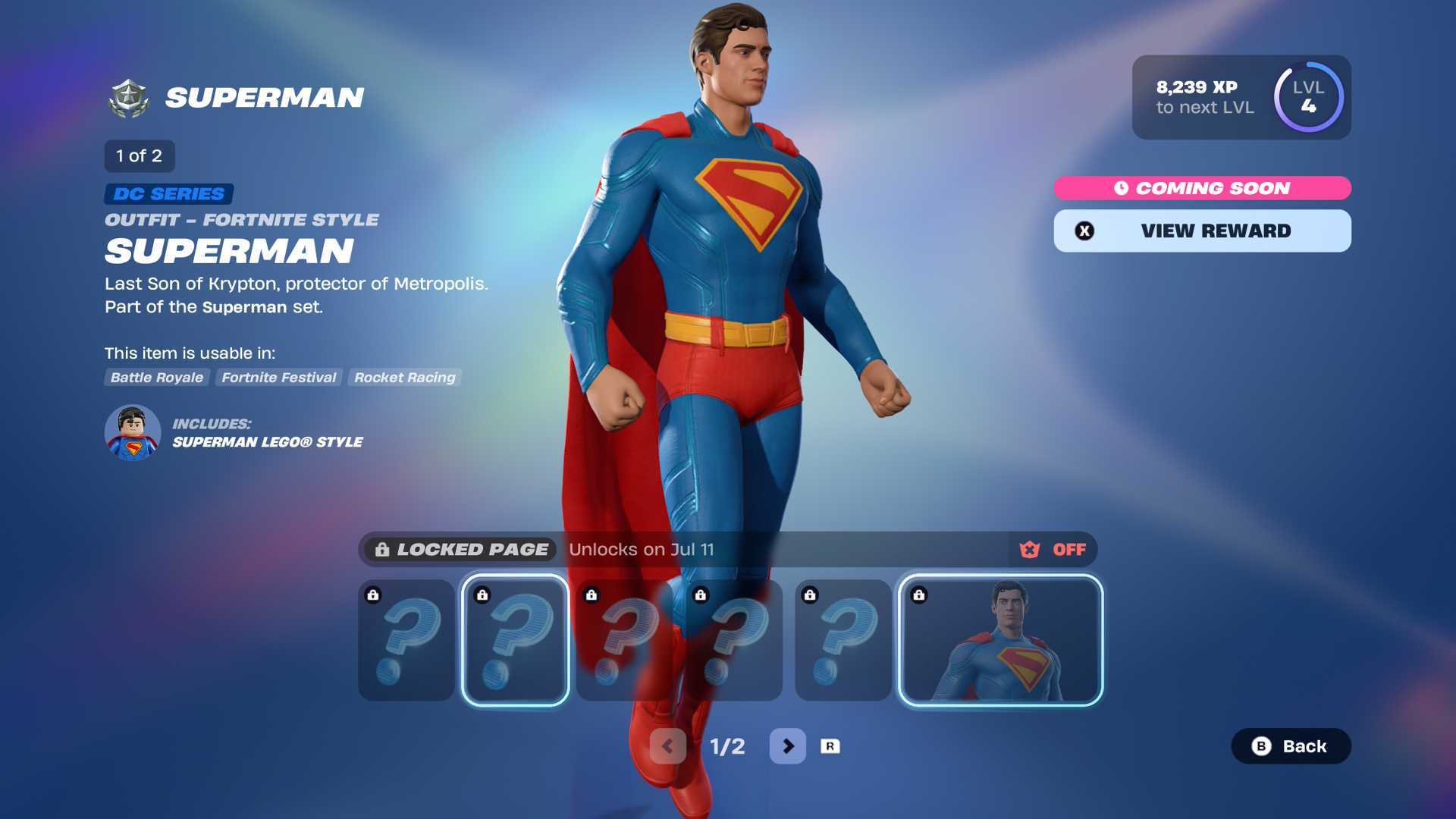Viewport: 1456px width, 819px height.
Task: Advance to the next rewards page arrow
Action: [x=787, y=746]
